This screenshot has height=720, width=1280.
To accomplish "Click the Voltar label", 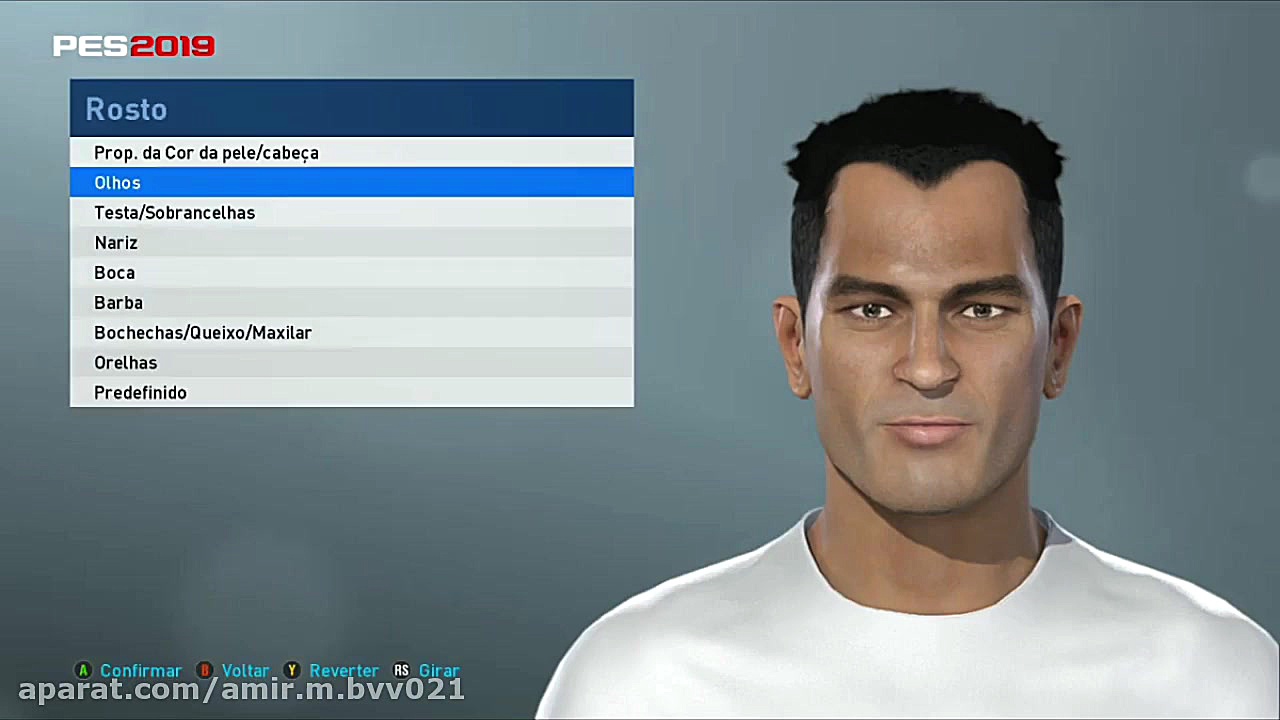I will pos(245,671).
